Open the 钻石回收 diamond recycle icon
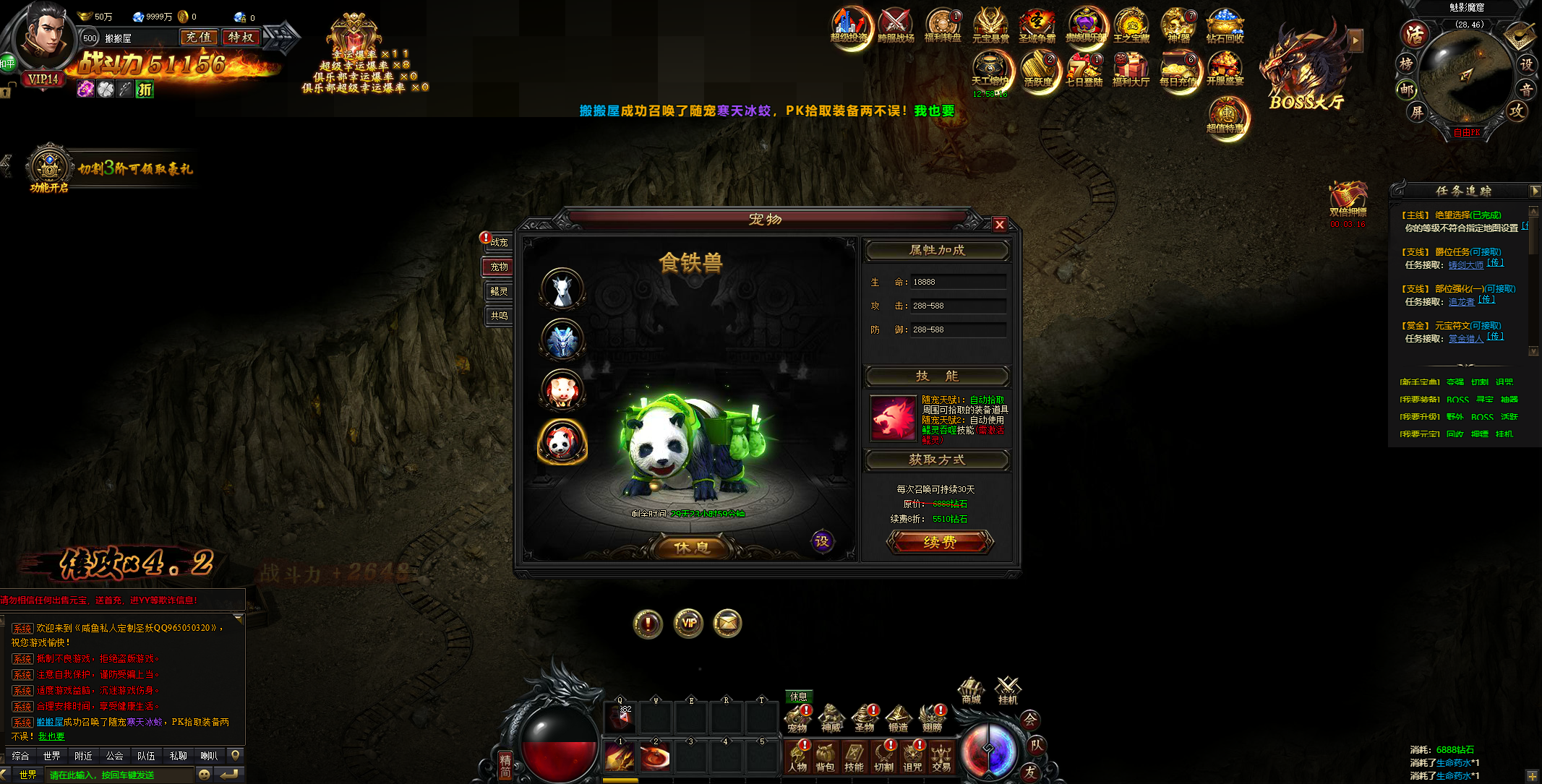This screenshot has width=1542, height=784. coord(1225,27)
